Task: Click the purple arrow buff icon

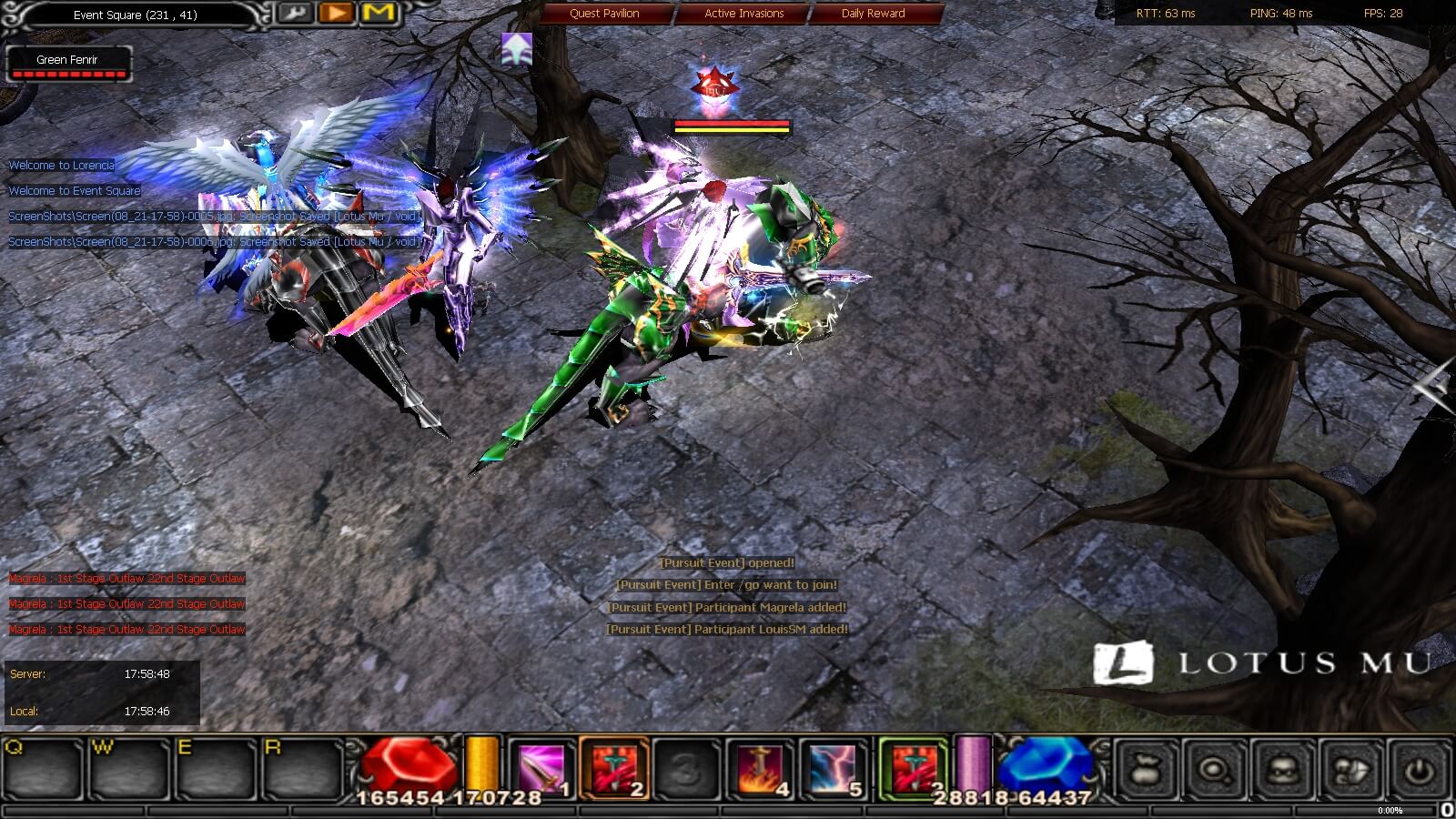Action: tap(517, 49)
